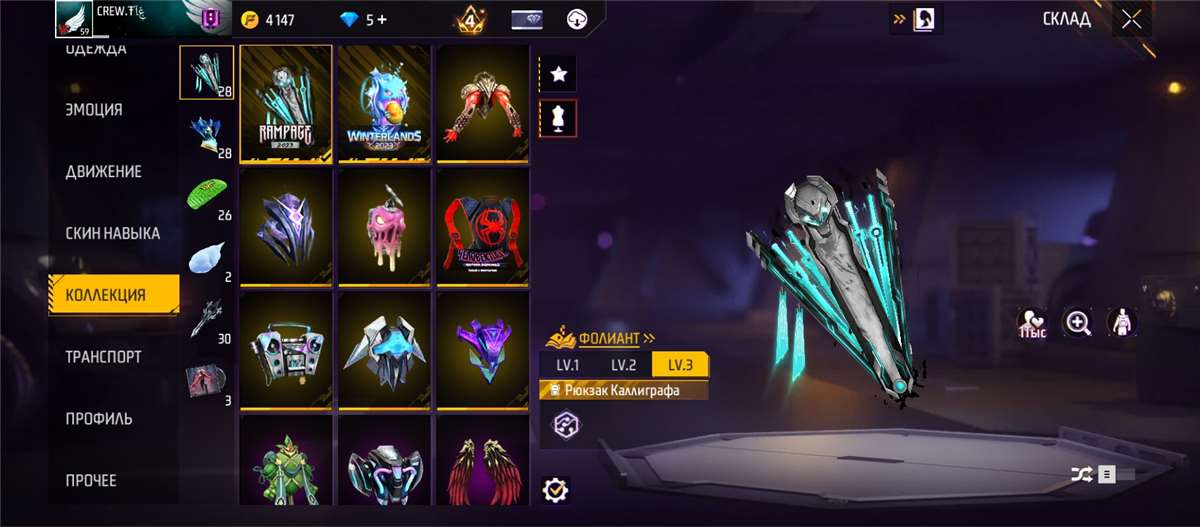Choose the pink dripping skull backpack
This screenshot has height=527, width=1200.
coord(384,226)
